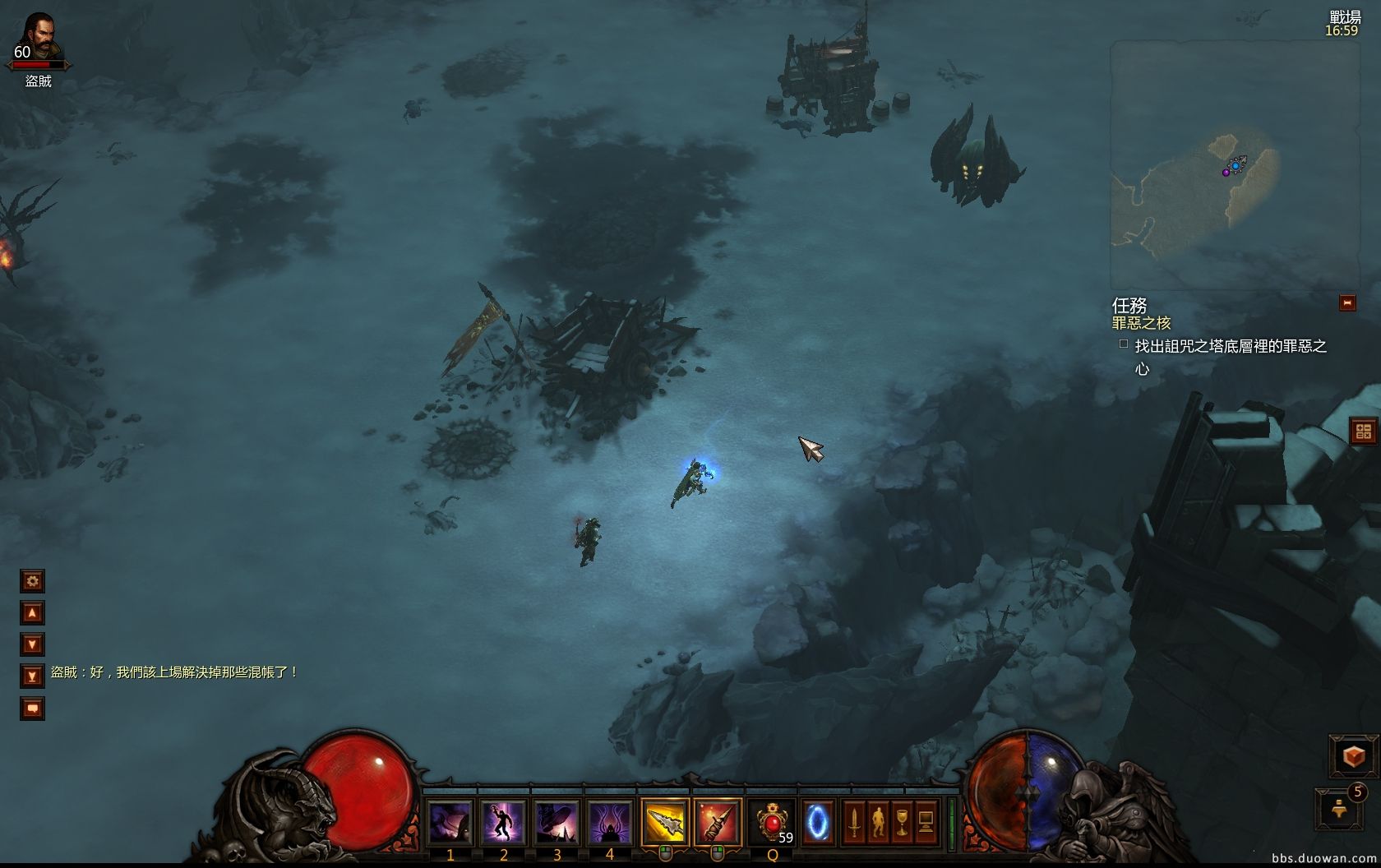1381x868 pixels.
Task: Open the game menu computer button
Action: coord(926,822)
